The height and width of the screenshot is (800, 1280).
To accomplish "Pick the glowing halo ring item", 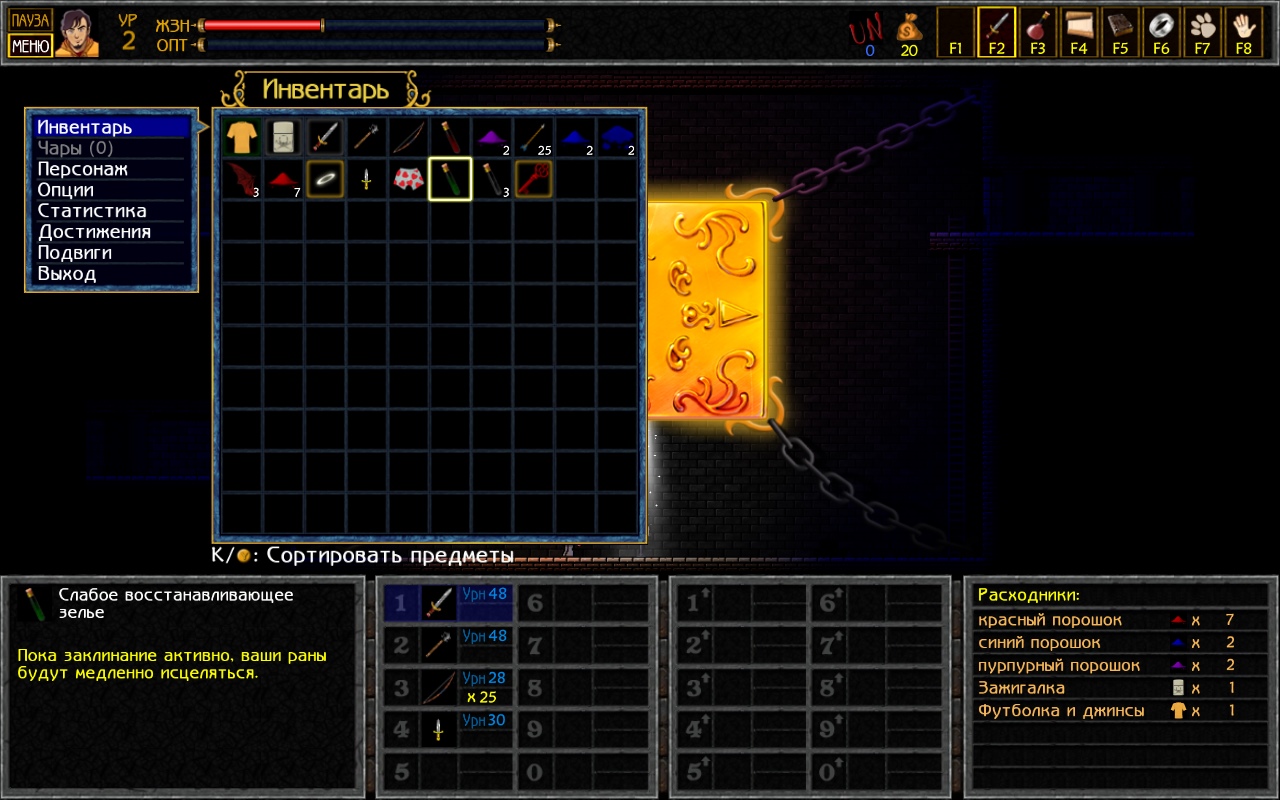I will [x=326, y=179].
